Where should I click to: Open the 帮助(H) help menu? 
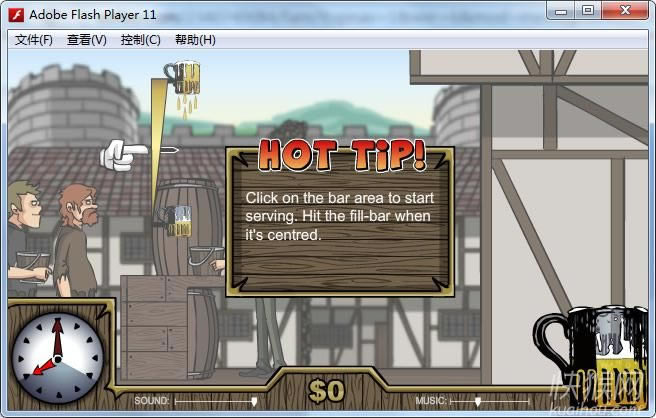[195, 40]
